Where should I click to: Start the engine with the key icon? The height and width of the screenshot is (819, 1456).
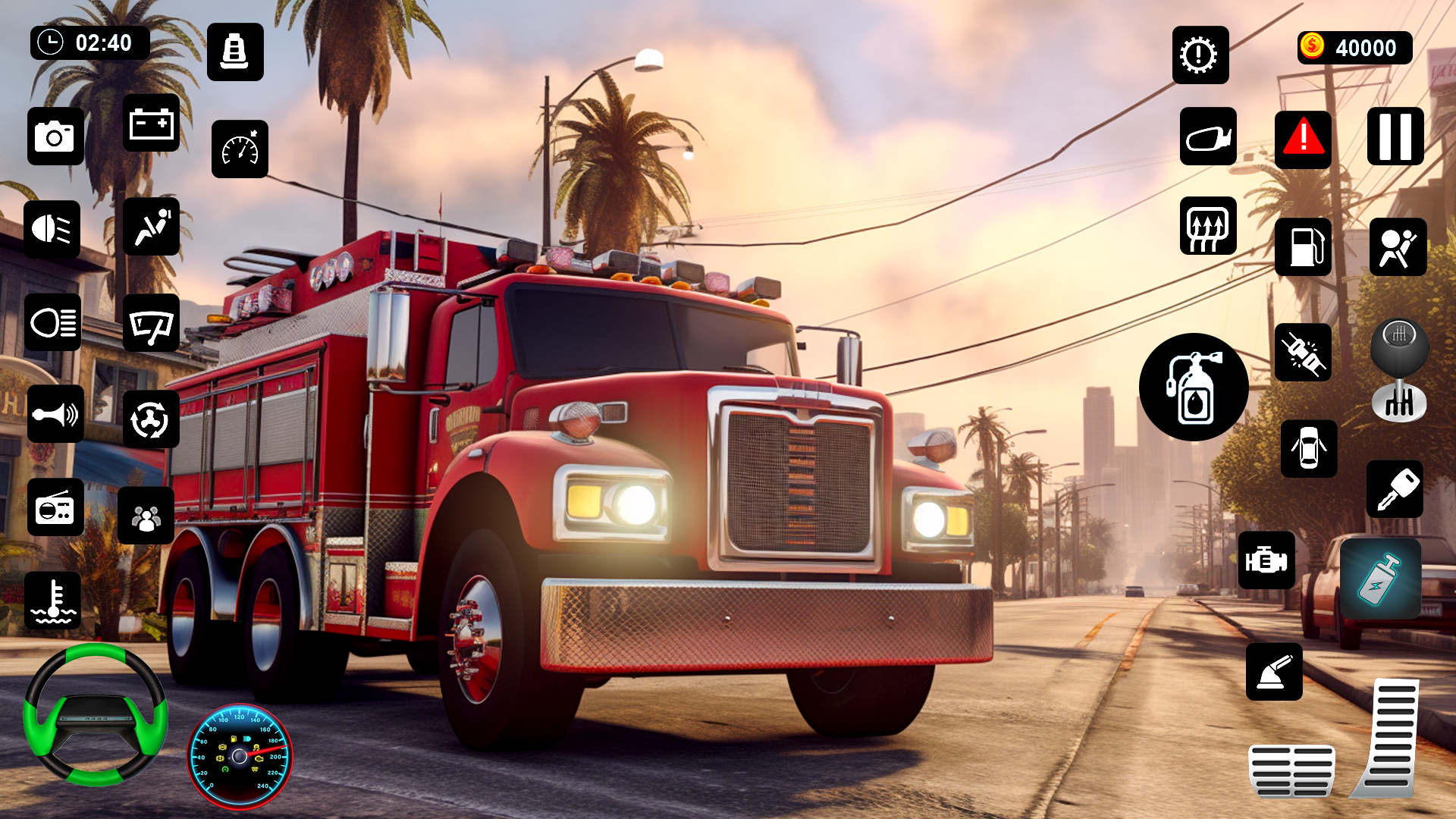click(x=1395, y=492)
